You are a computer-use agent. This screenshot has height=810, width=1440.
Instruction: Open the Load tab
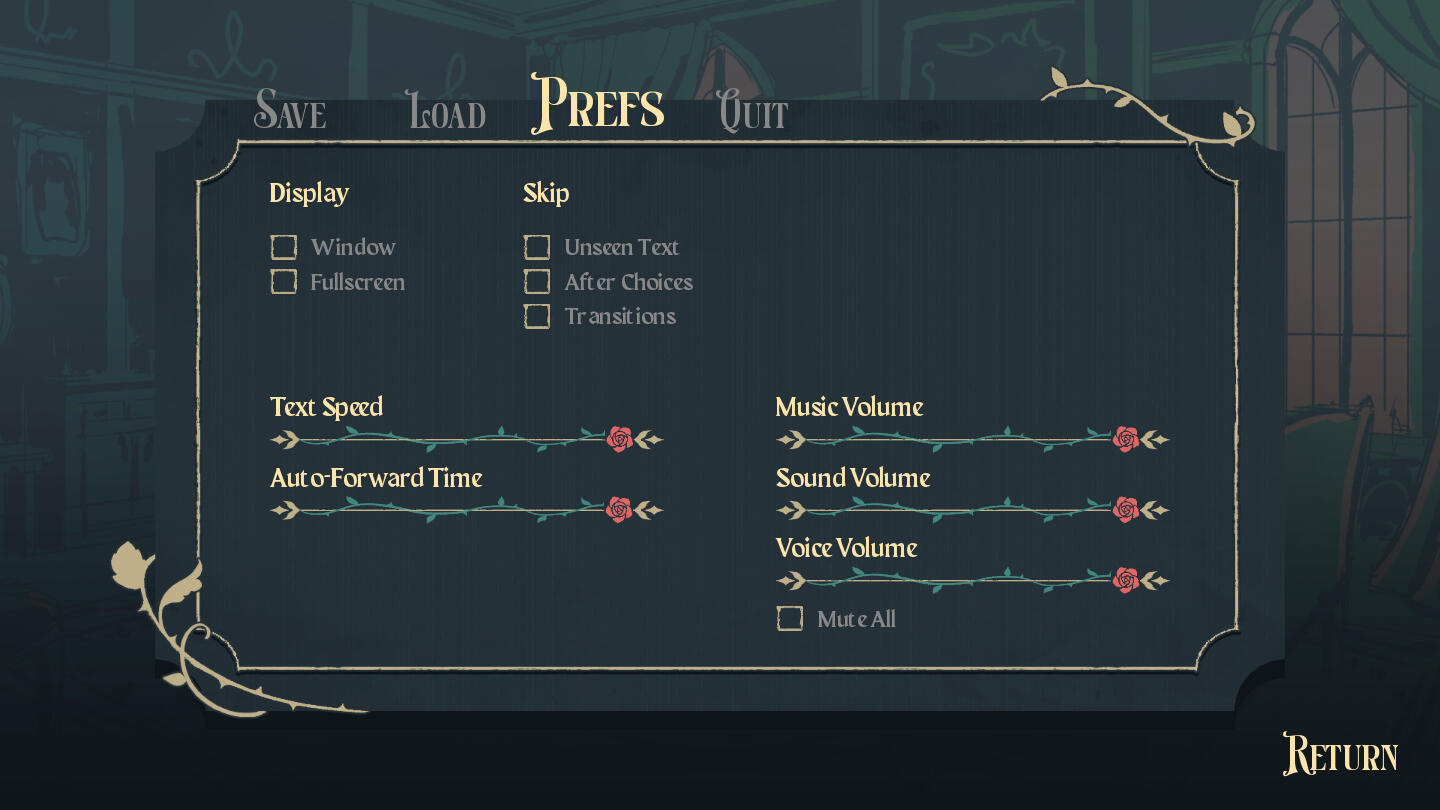coord(447,111)
